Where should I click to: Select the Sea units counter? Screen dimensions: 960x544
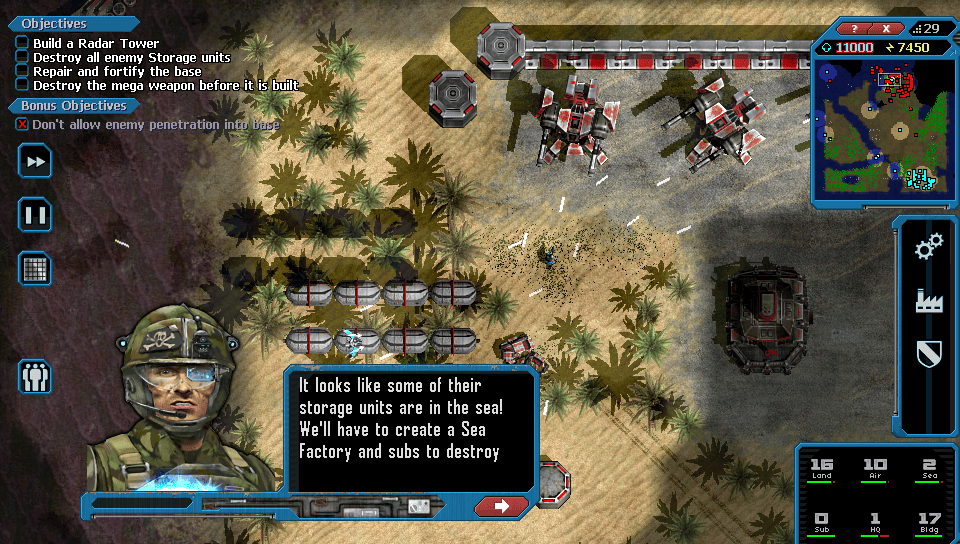pyautogui.click(x=928, y=468)
